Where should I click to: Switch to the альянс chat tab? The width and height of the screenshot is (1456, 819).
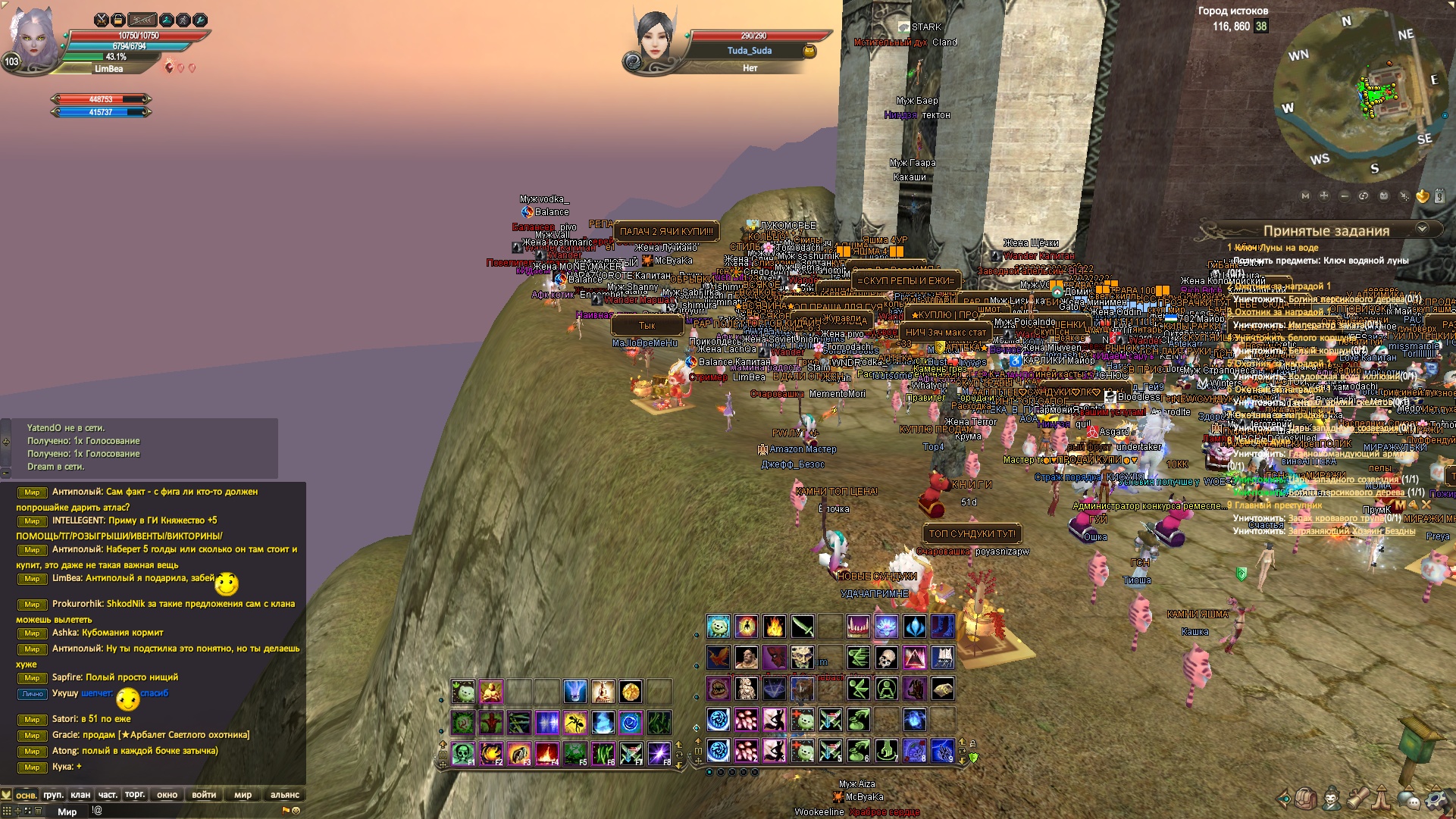pos(284,795)
